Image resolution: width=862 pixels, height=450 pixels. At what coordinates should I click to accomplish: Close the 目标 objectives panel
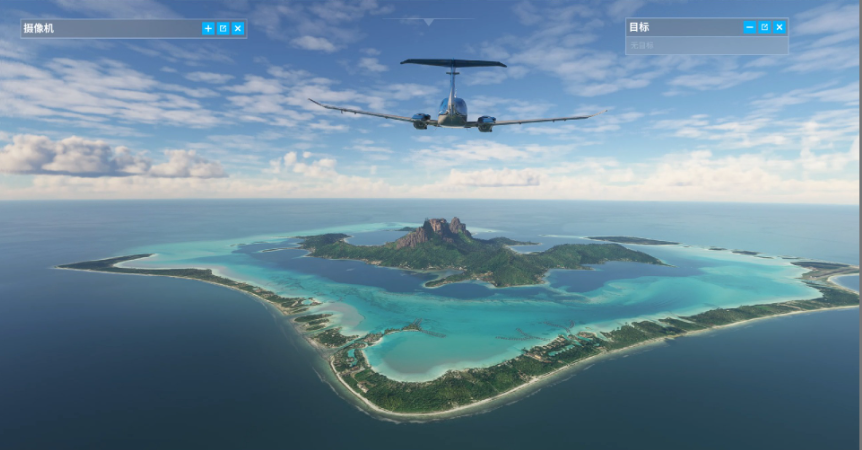click(779, 27)
